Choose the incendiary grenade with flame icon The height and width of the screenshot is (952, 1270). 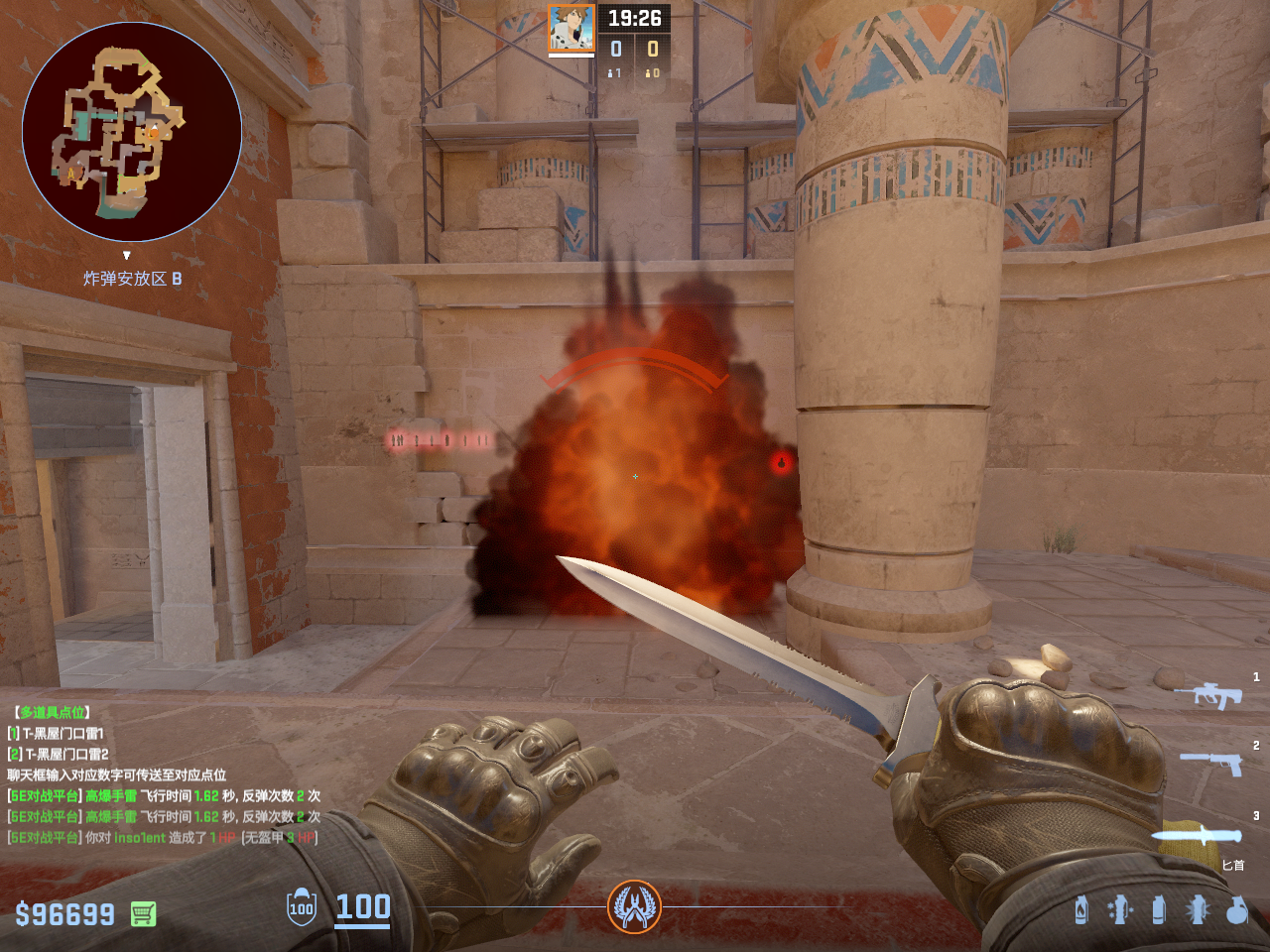pos(1080,909)
